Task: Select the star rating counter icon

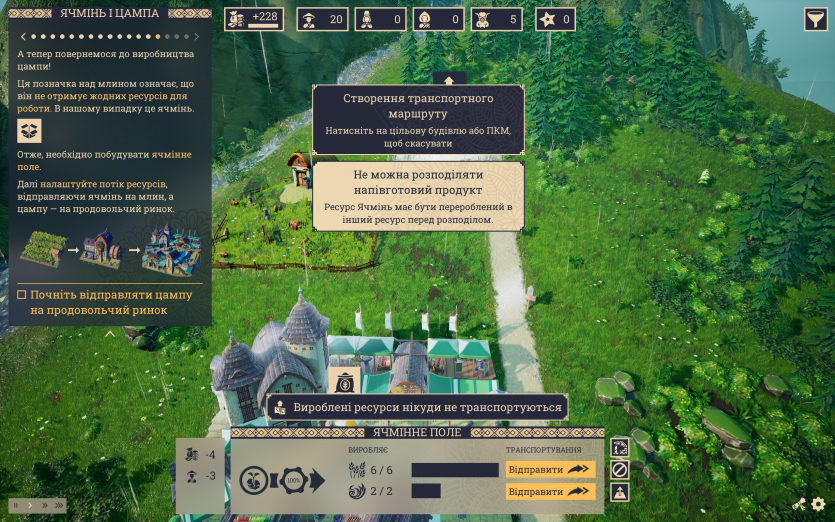Action: [x=556, y=19]
